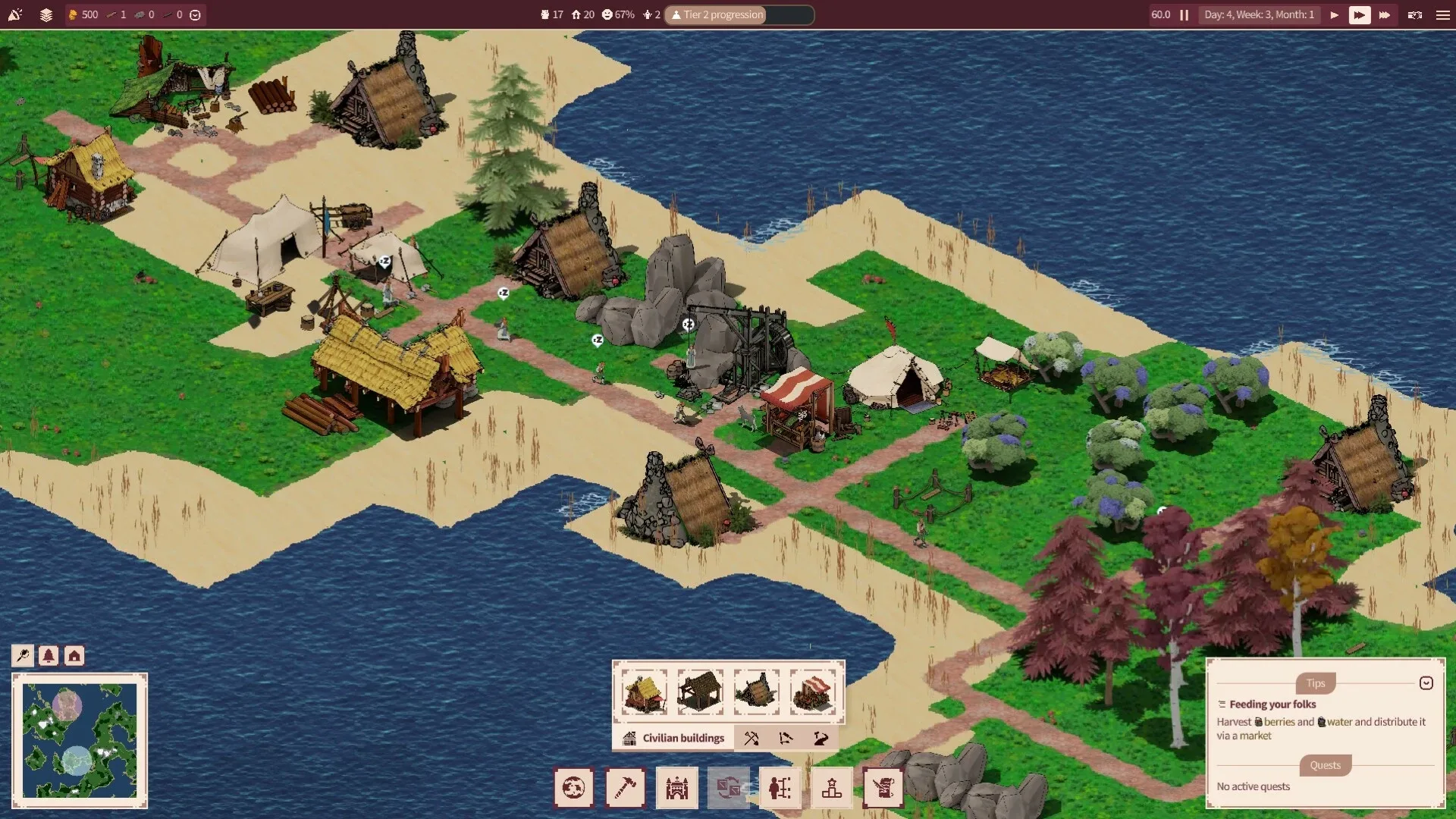This screenshot has height=819, width=1456.
Task: Open the megaphone announcements icon
Action: (x=15, y=14)
